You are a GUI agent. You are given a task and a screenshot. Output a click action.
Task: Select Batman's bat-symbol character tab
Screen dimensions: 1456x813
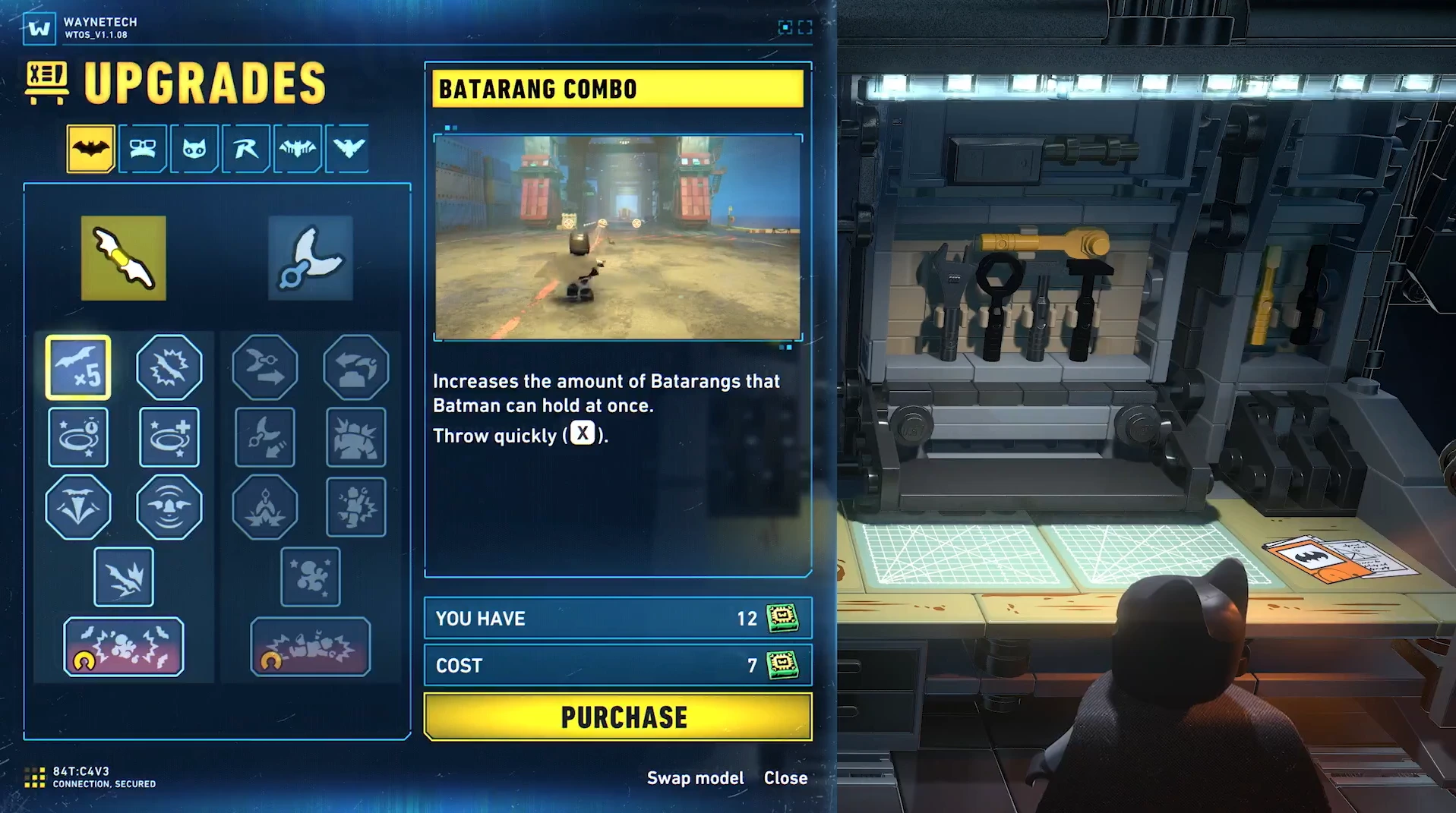[x=90, y=148]
